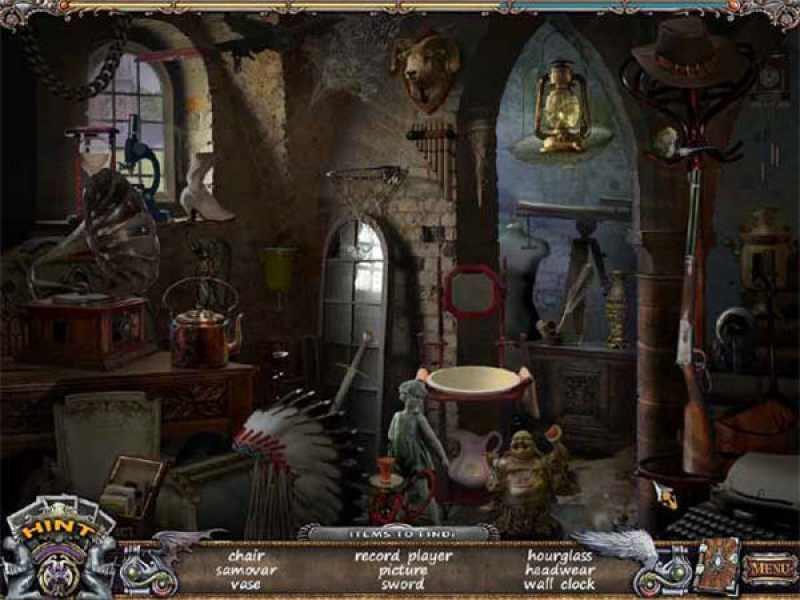Image resolution: width=800 pixels, height=600 pixels.
Task: Open the leather journal book
Action: pyautogui.click(x=717, y=566)
